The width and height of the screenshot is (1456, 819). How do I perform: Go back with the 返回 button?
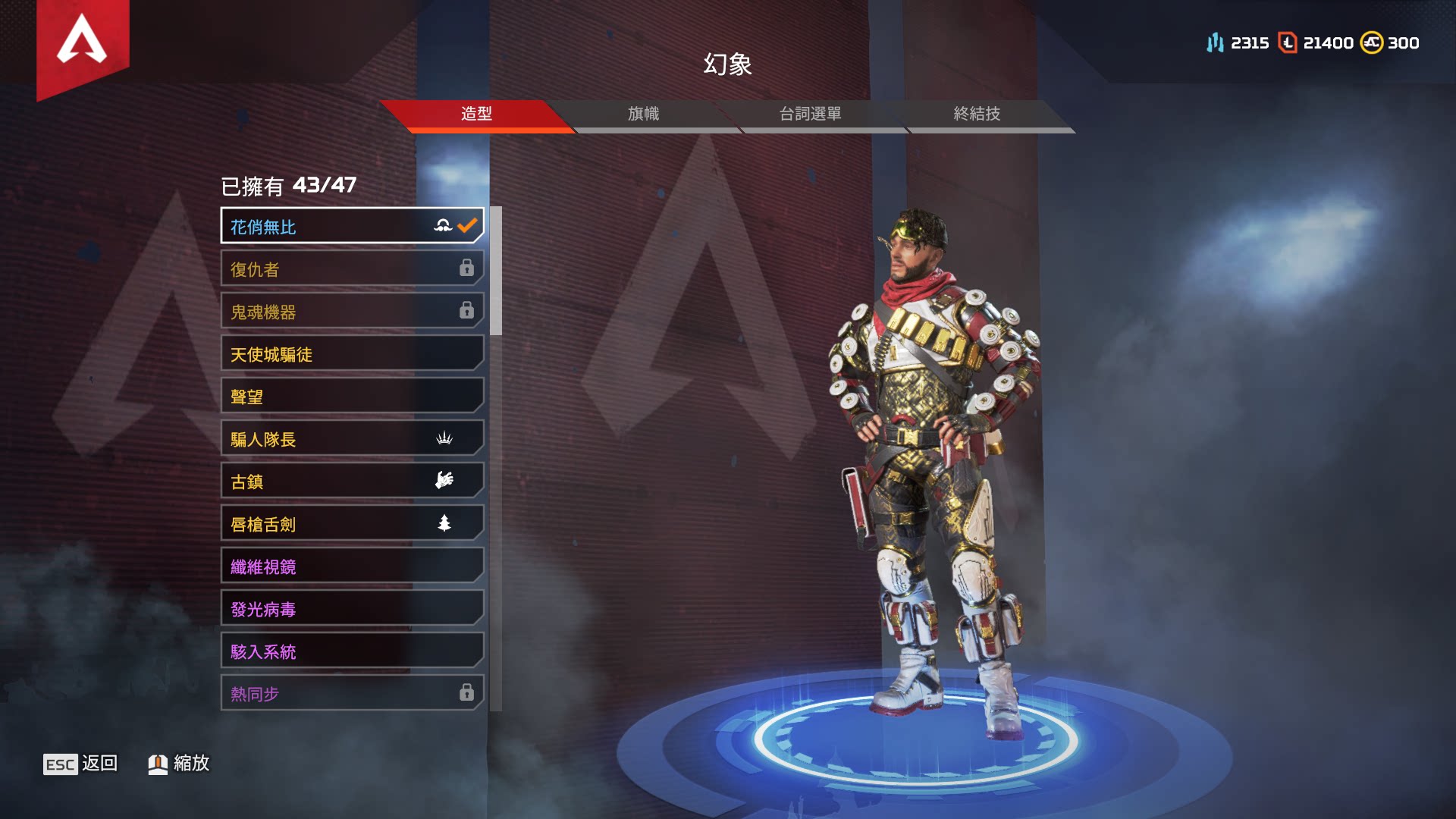[81, 764]
